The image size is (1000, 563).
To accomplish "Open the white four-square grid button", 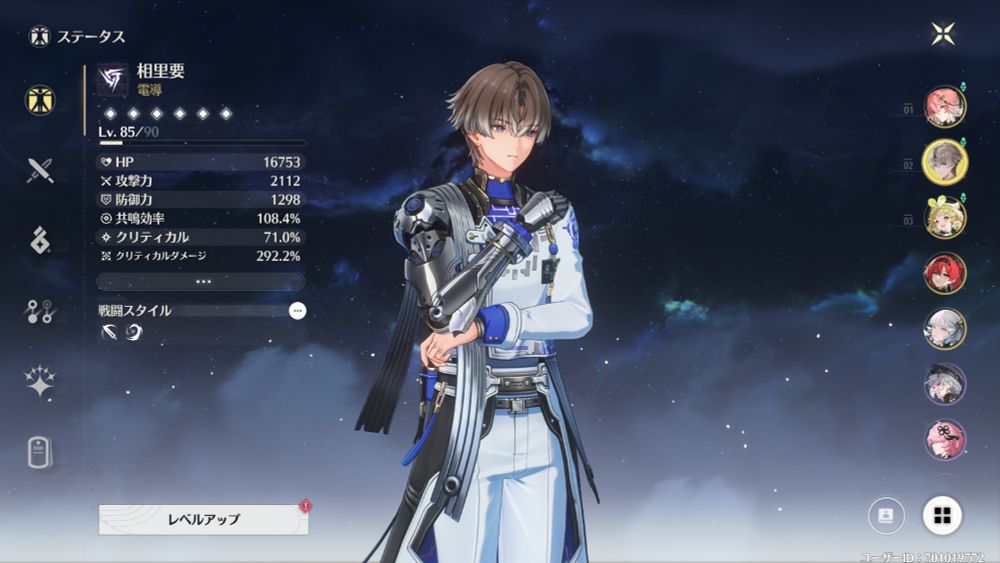I will click(942, 516).
